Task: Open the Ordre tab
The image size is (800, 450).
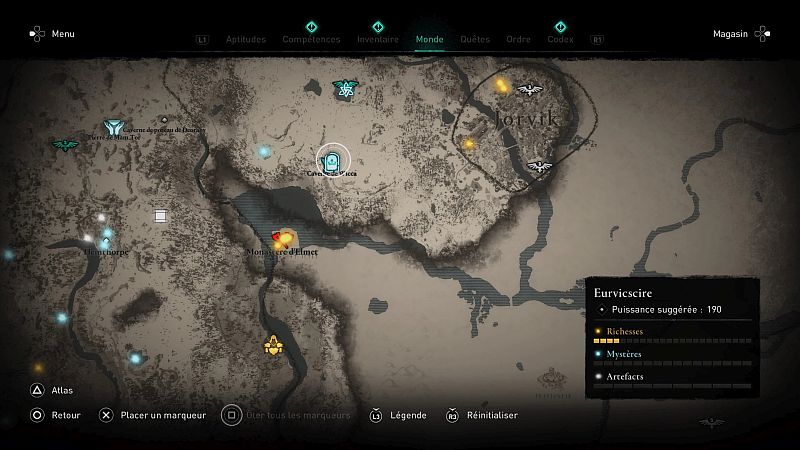Action: pos(518,40)
